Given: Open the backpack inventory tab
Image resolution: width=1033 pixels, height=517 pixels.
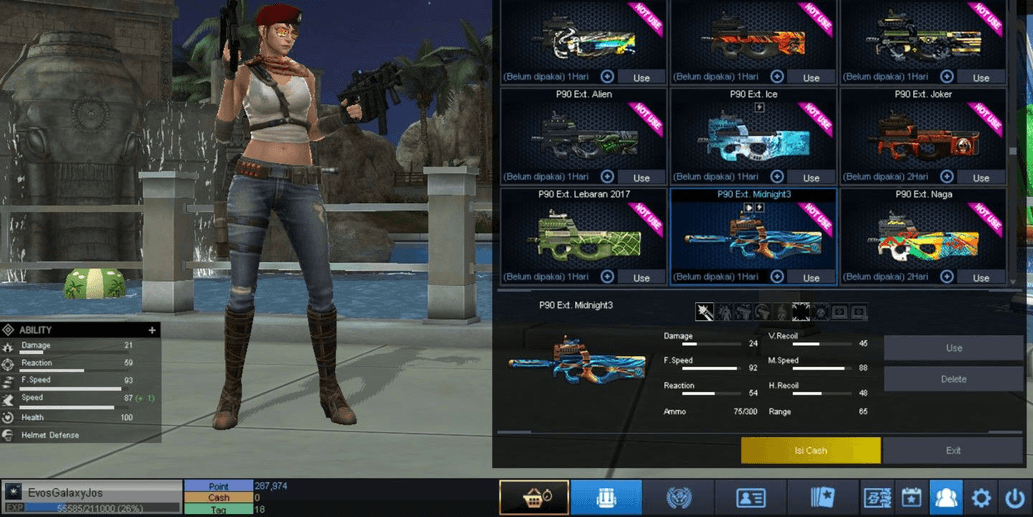Looking at the screenshot, I should [606, 497].
